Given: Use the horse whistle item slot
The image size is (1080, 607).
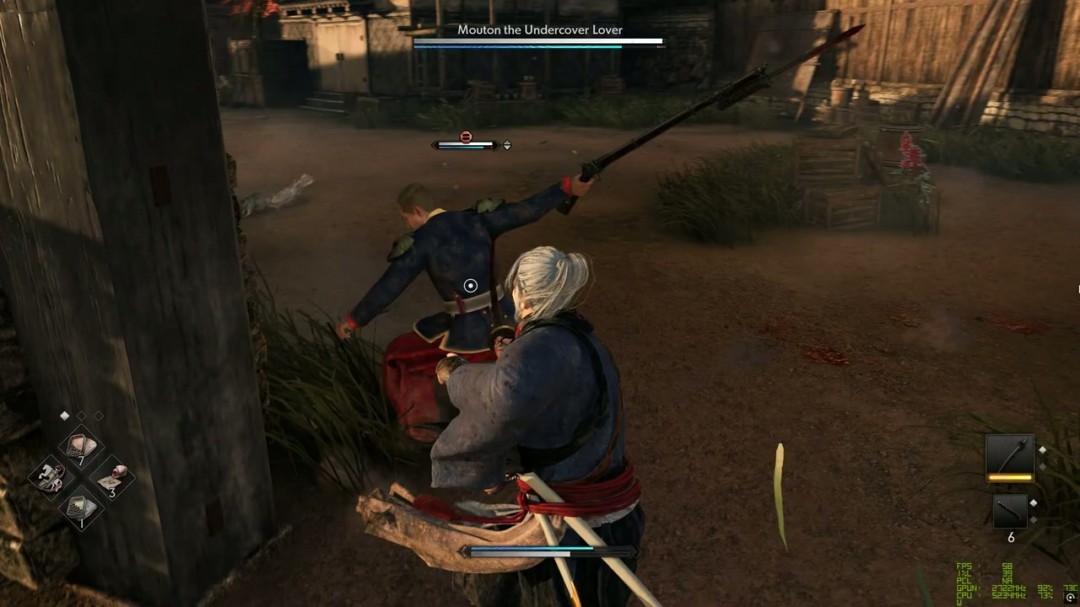Looking at the screenshot, I should coord(48,477).
